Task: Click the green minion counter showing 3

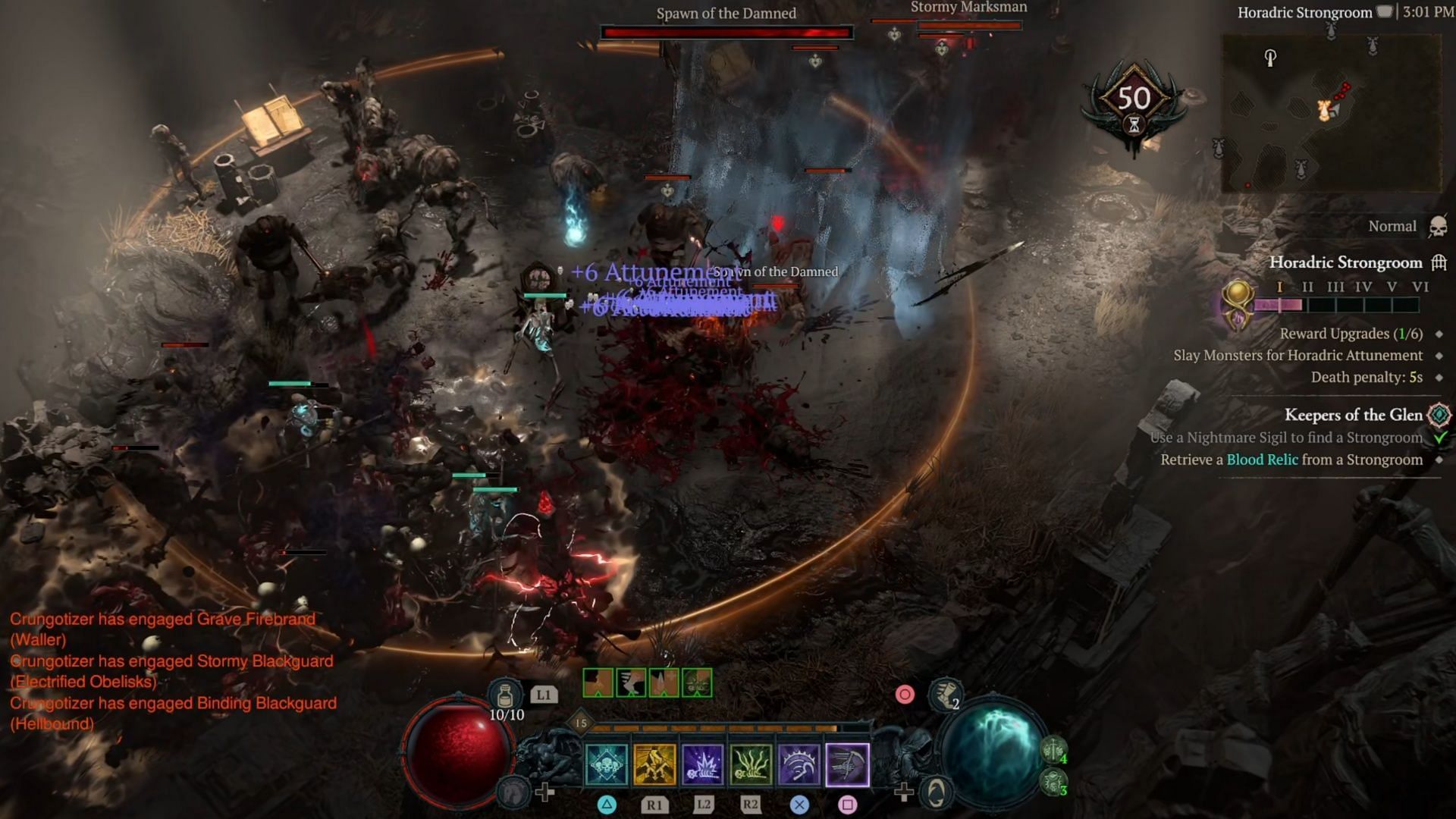Action: click(1054, 782)
